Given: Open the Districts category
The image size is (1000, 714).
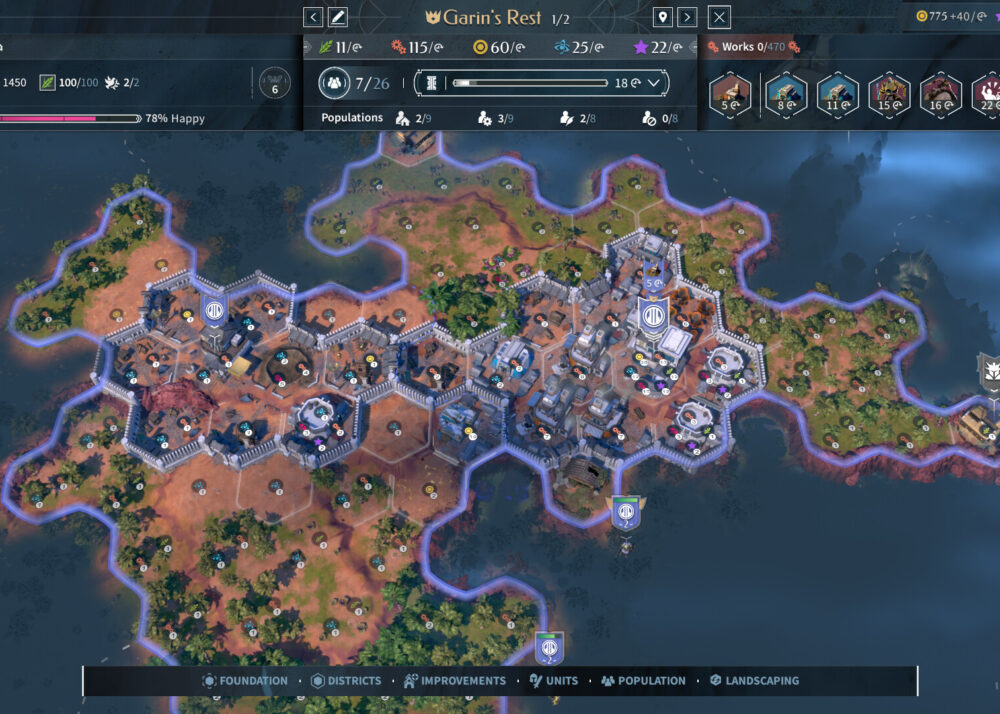Looking at the screenshot, I should pos(345,681).
